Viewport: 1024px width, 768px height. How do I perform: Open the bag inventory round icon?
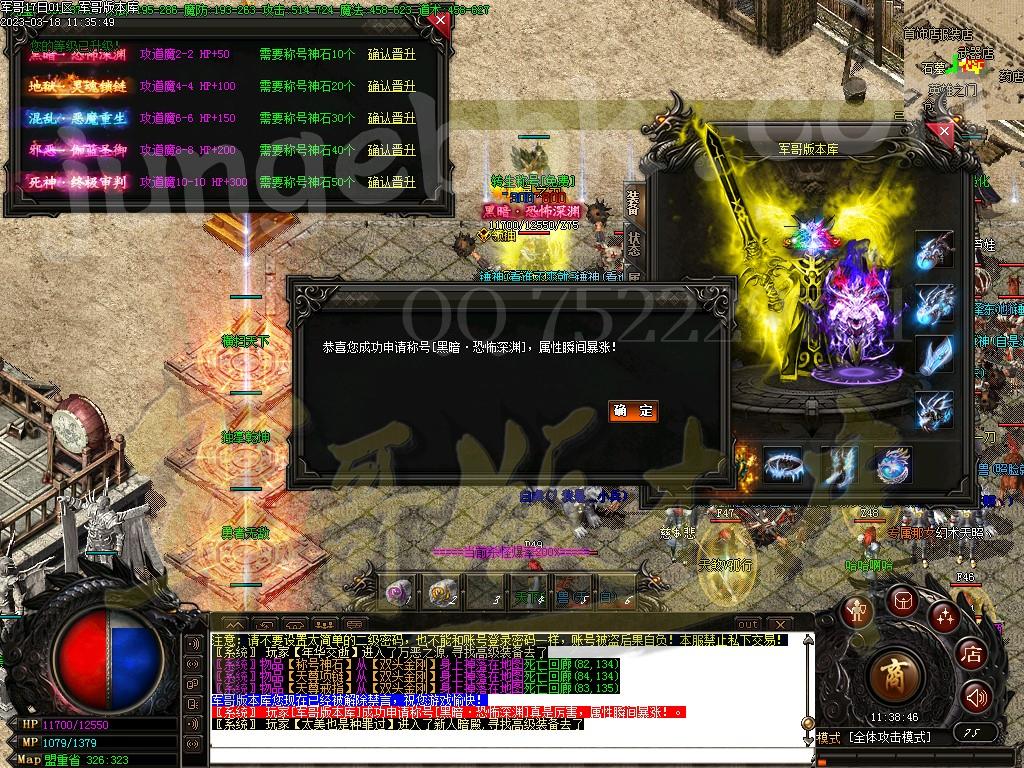pos(903,601)
